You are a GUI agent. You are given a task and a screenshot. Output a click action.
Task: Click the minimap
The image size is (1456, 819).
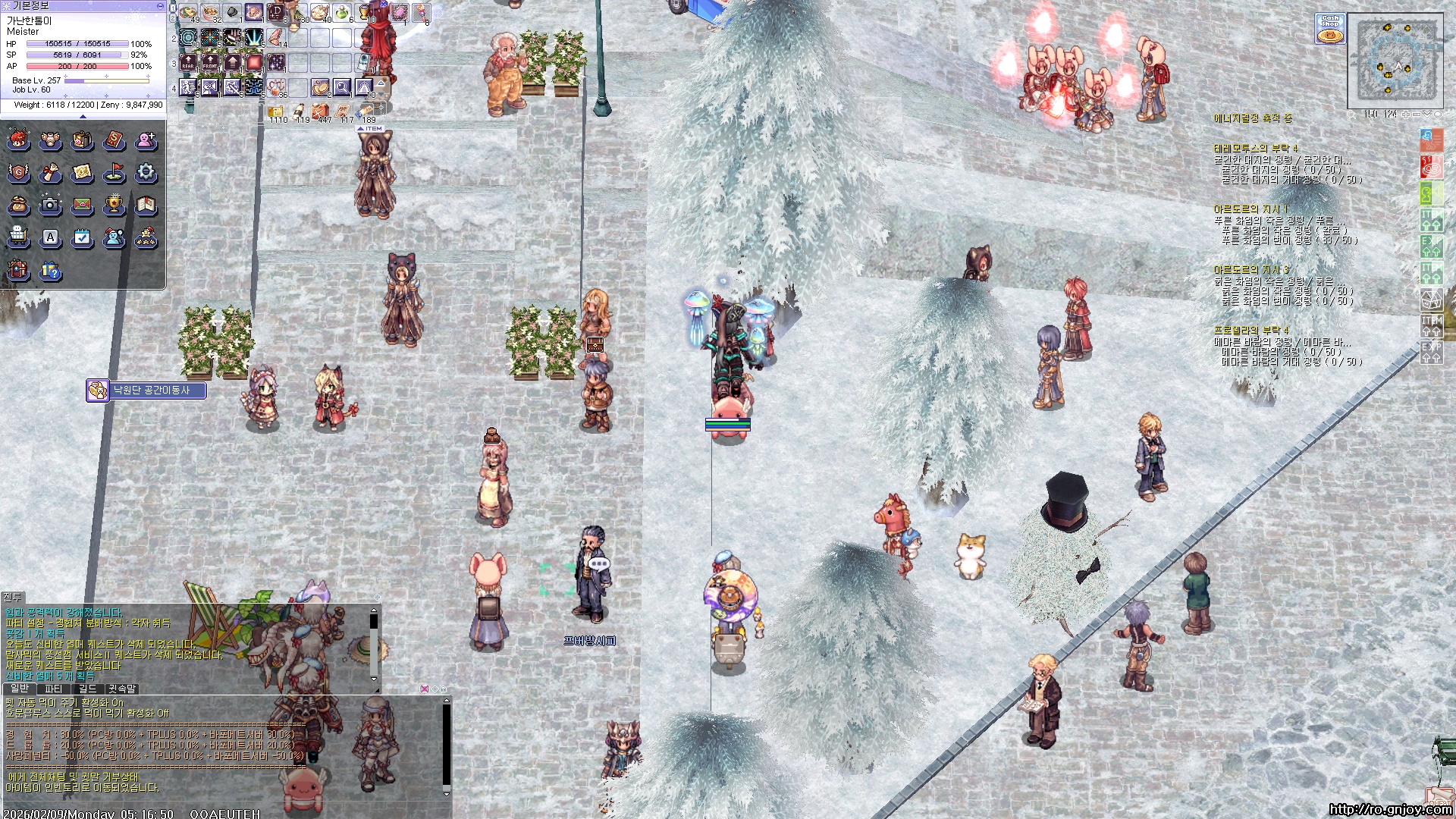point(1395,61)
